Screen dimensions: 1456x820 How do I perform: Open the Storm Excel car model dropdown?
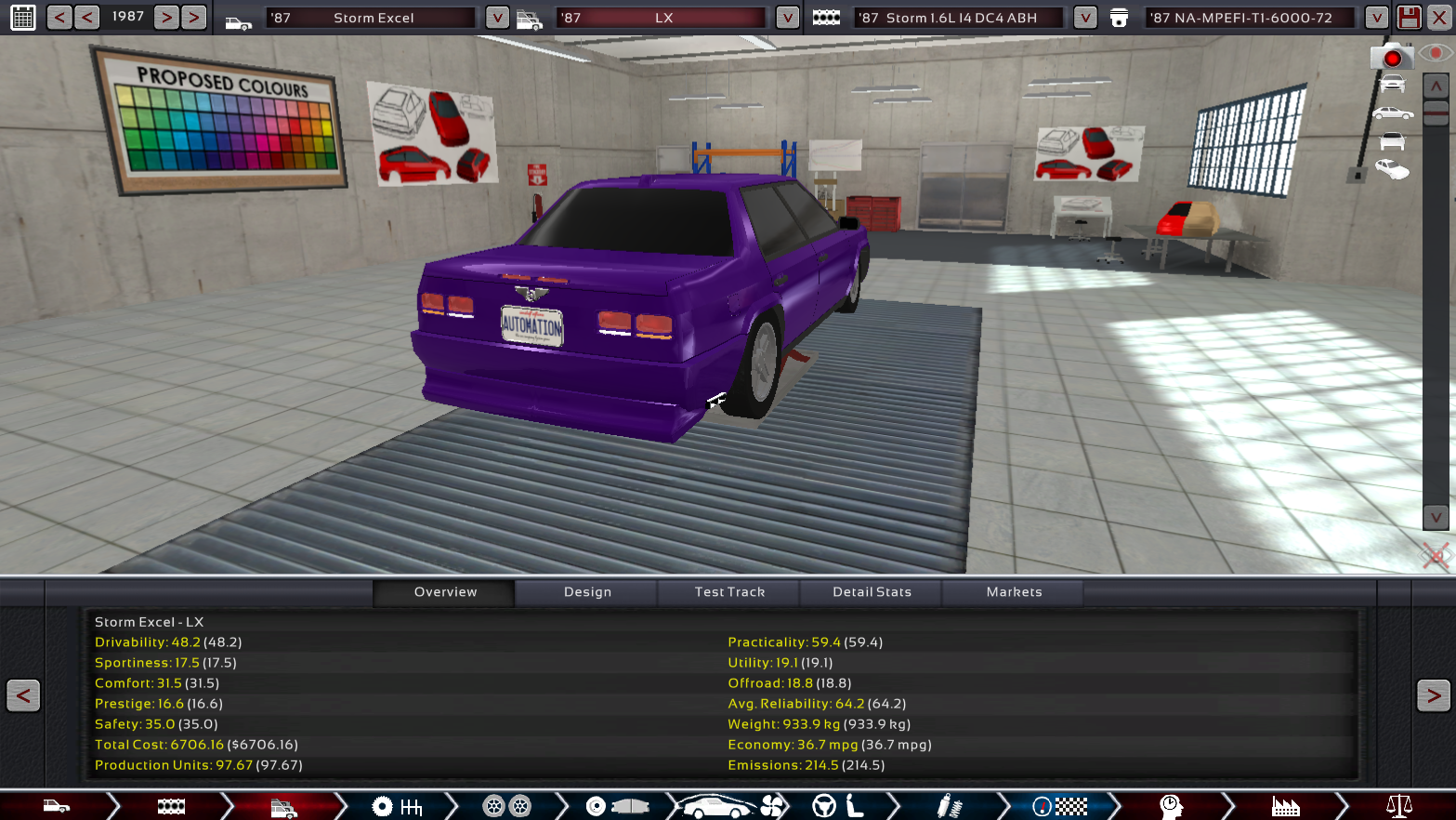(497, 18)
